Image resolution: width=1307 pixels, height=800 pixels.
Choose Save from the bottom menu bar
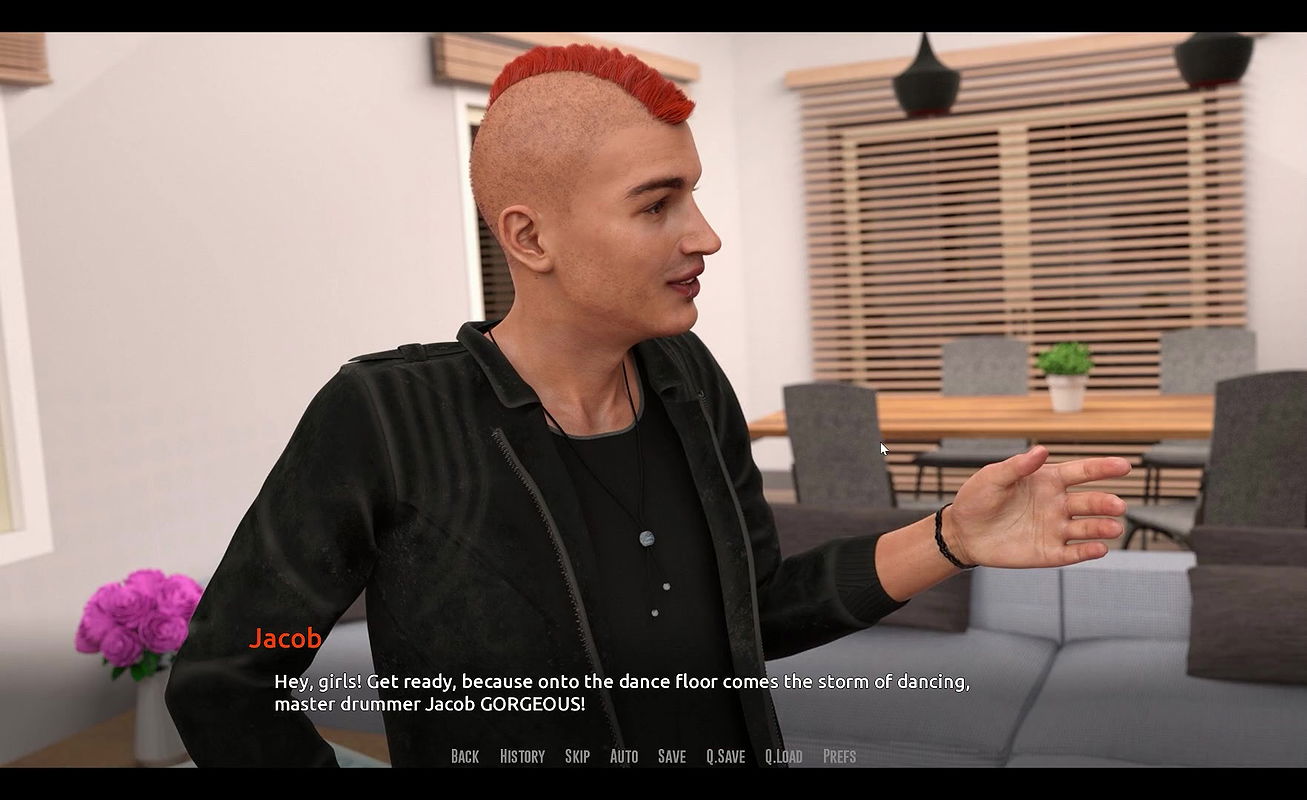coord(671,756)
